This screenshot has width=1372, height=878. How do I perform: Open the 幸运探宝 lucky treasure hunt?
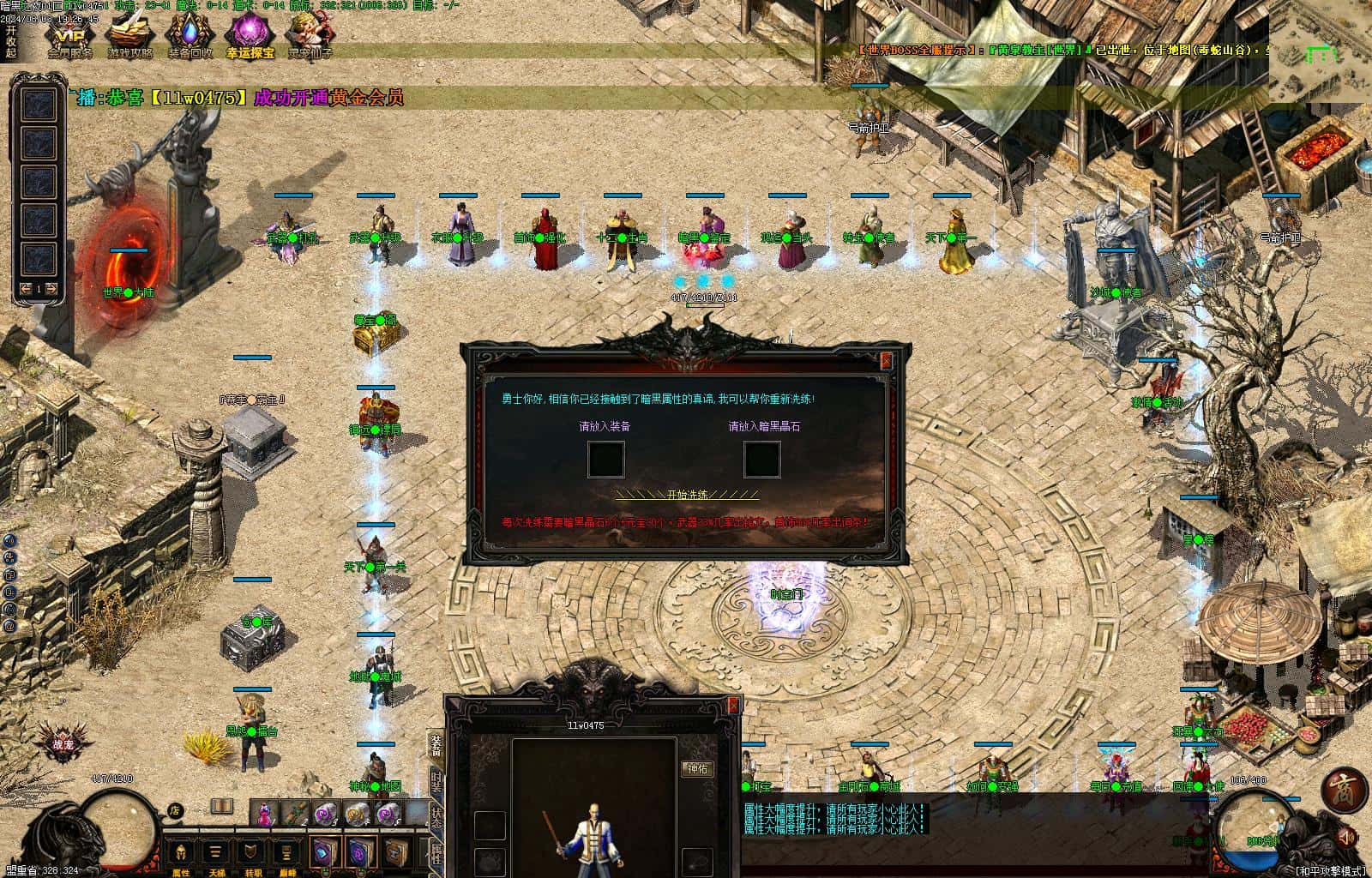click(x=250, y=34)
